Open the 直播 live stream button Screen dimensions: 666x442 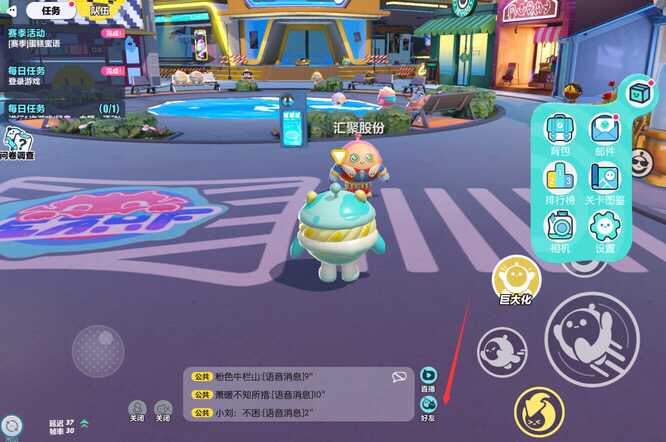[428, 377]
